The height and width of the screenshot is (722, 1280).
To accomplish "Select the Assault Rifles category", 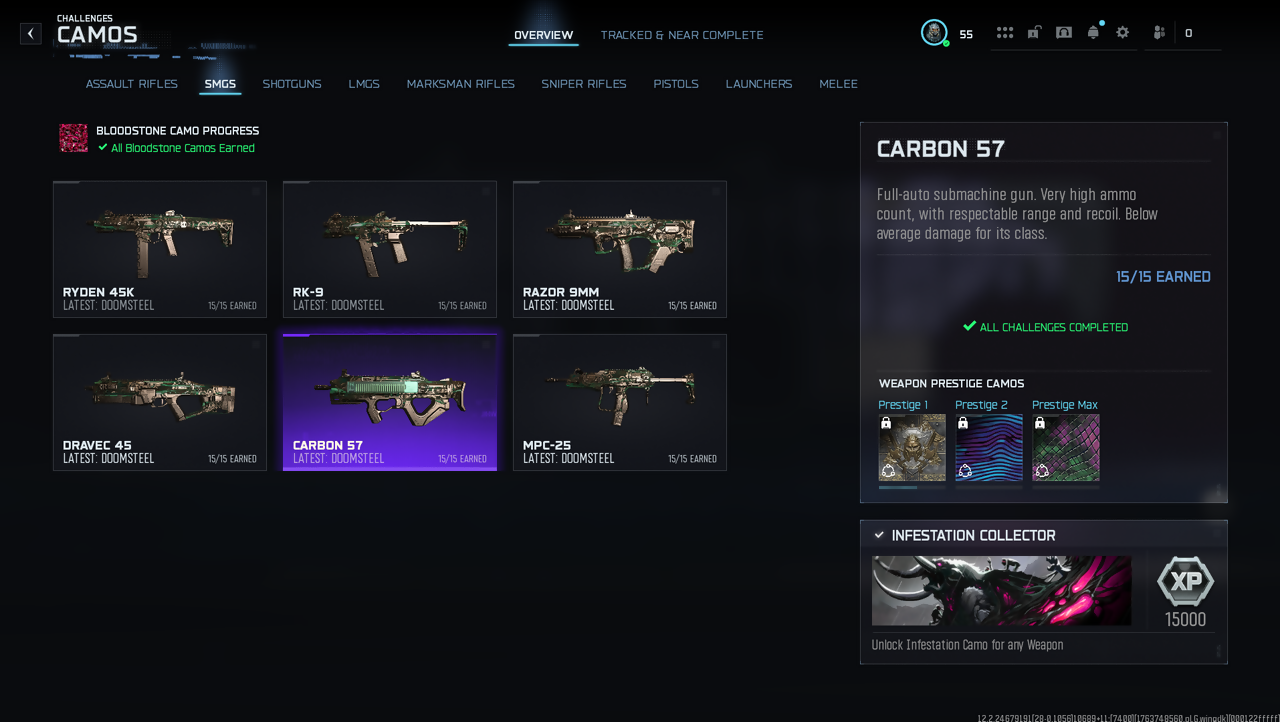I will point(132,84).
